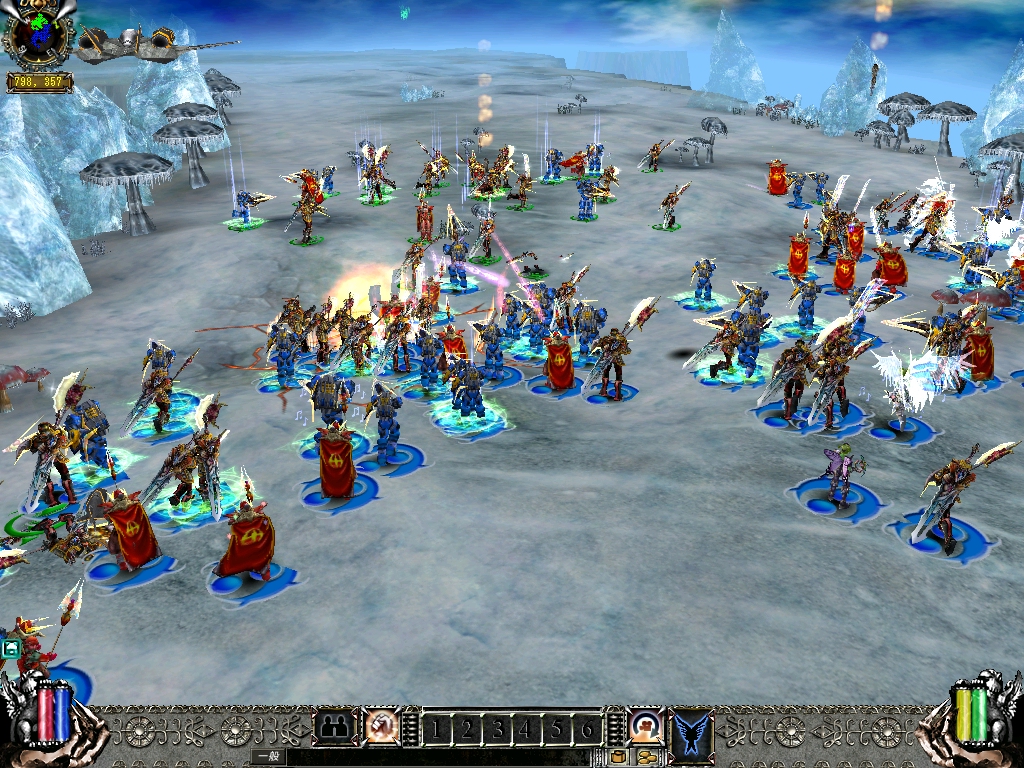The height and width of the screenshot is (768, 1024).
Task: Open the gold coins shop button
Action: click(646, 757)
